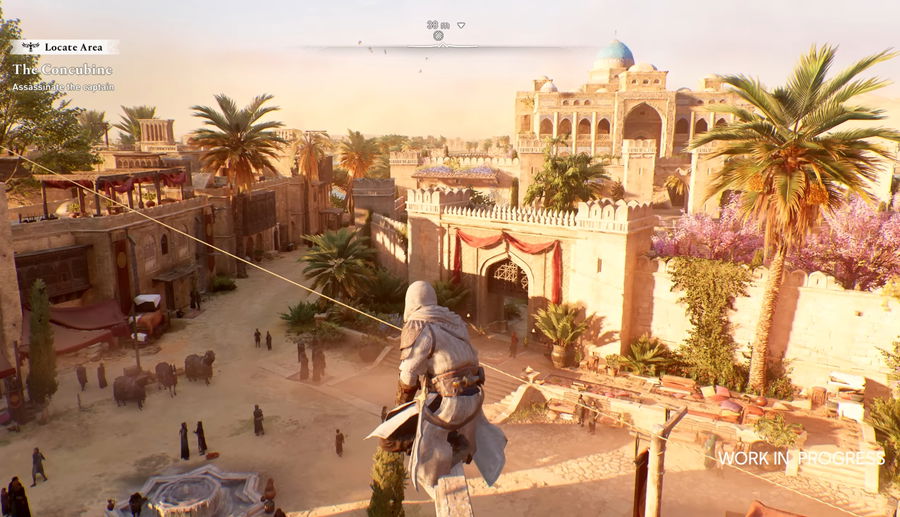Click the Locate Area objective banner
Image resolution: width=900 pixels, height=517 pixels.
coord(66,47)
